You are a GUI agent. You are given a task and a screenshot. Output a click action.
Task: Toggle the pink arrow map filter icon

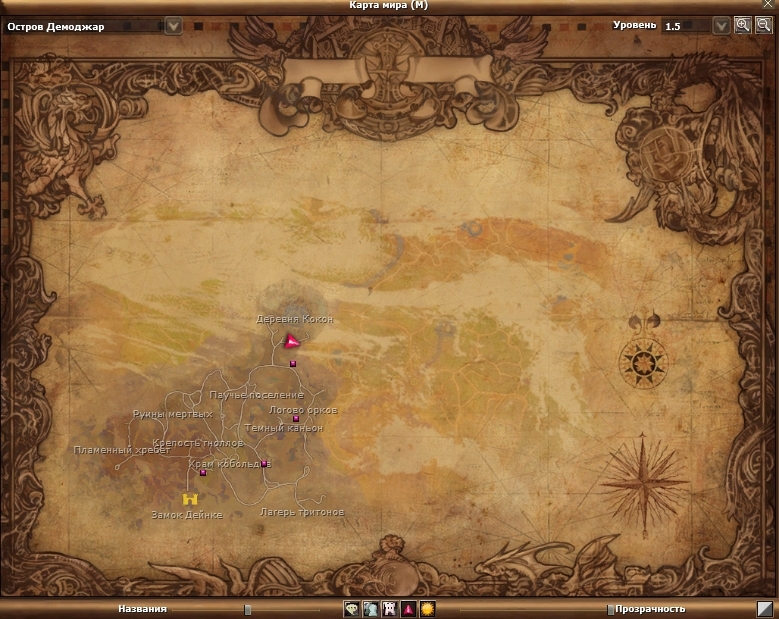point(408,608)
